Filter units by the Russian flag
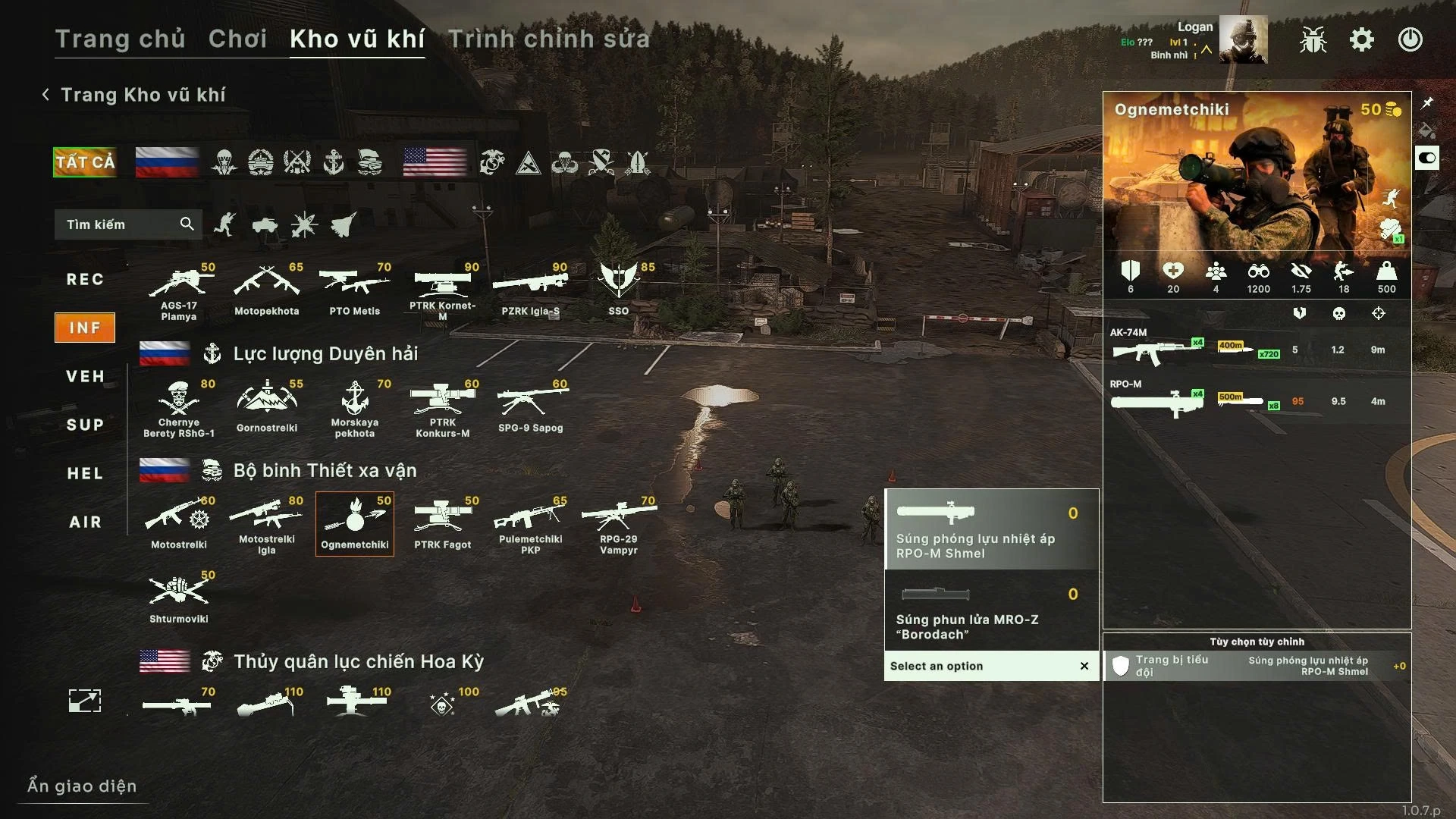The height and width of the screenshot is (819, 1456). (167, 162)
